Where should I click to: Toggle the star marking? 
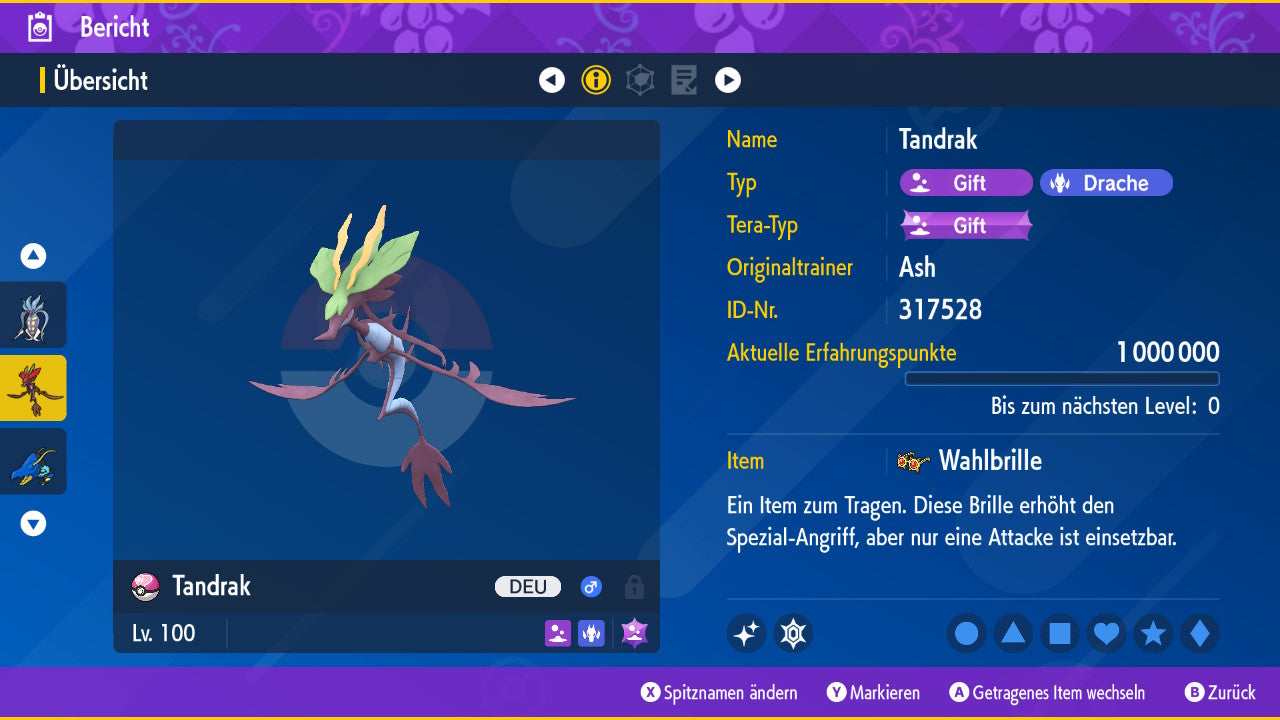pyautogui.click(x=1153, y=634)
